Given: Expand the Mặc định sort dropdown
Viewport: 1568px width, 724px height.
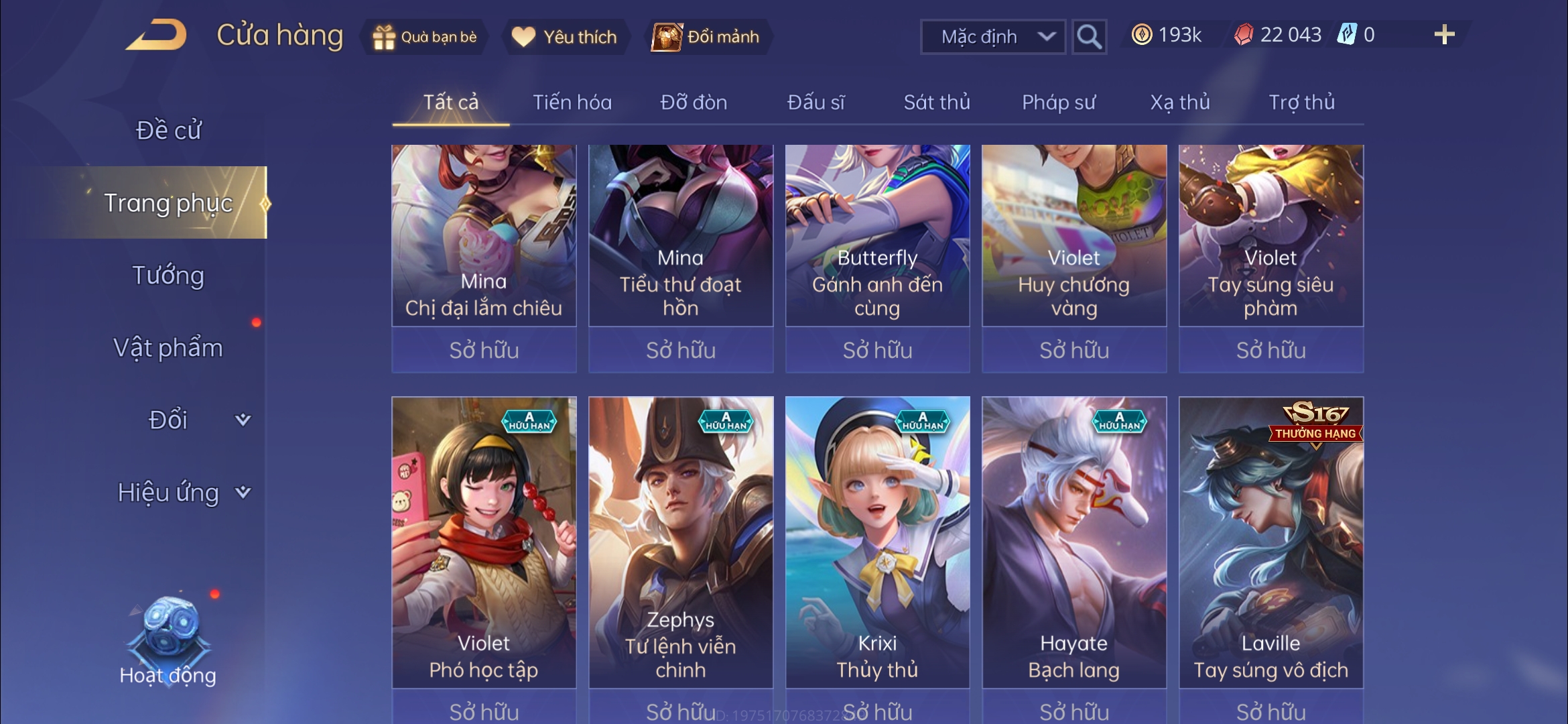Looking at the screenshot, I should pos(993,37).
